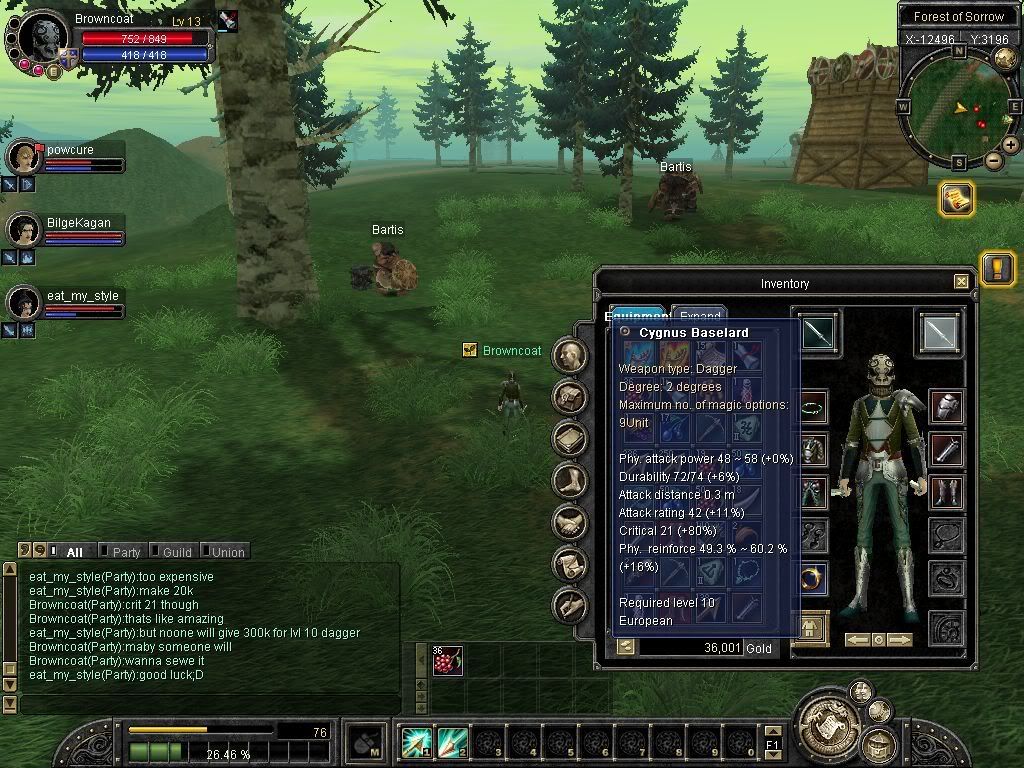Image resolution: width=1024 pixels, height=768 pixels.
Task: Click the handshake side menu button
Action: pos(570,522)
